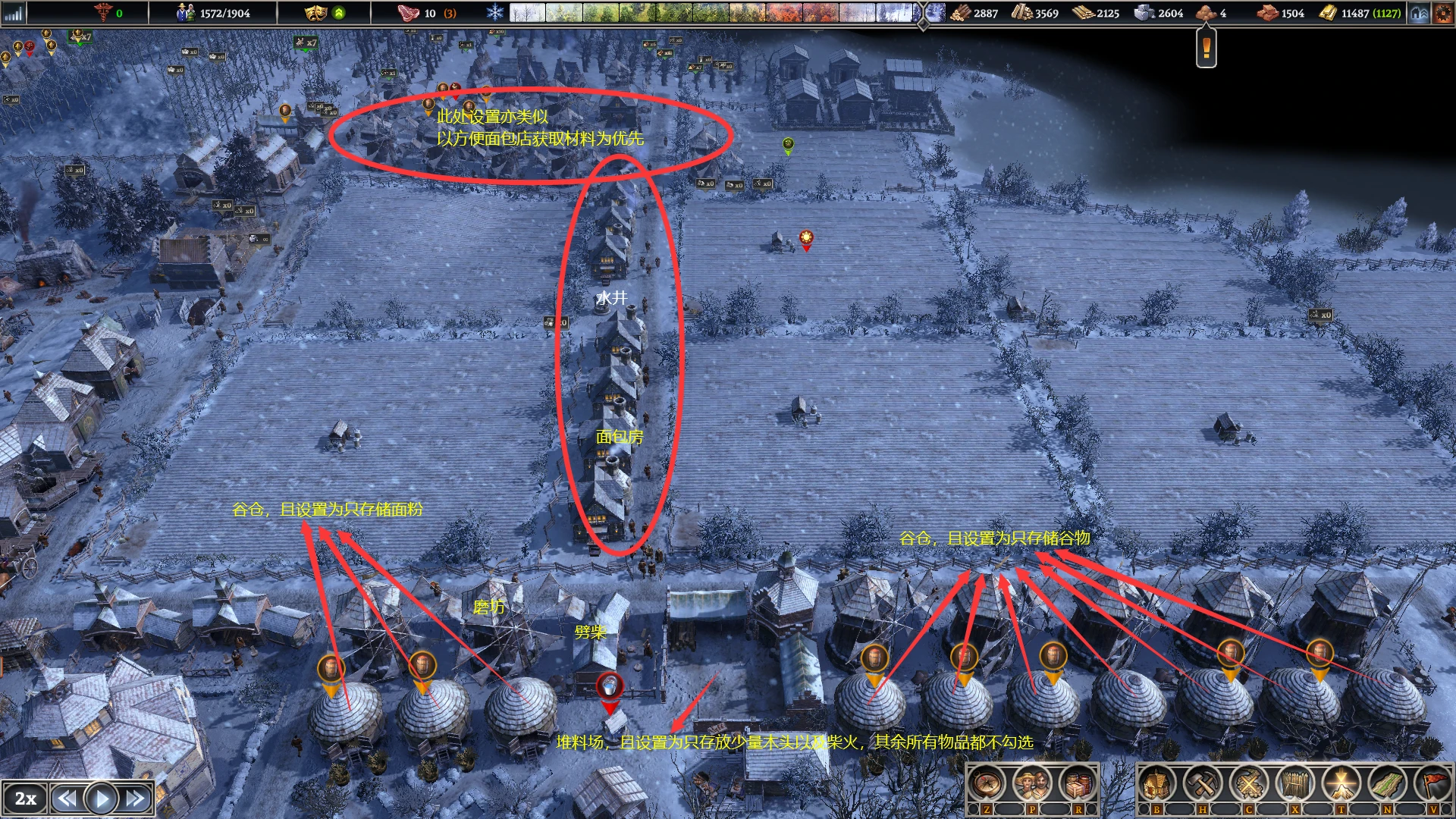Open the settings gear menu
1456x819 pixels.
pyautogui.click(x=1443, y=13)
